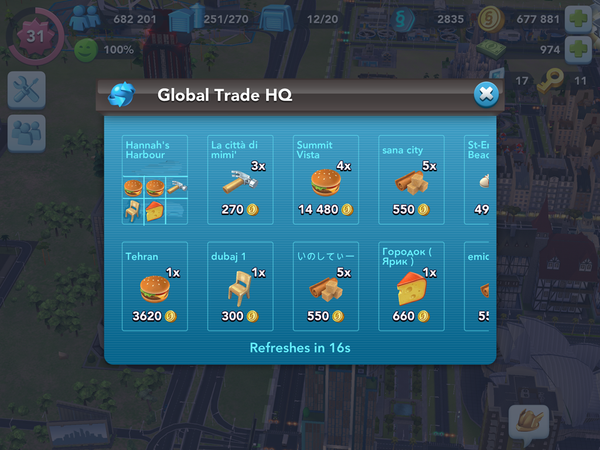Open the friends social button
600x450 pixels.
click(x=24, y=133)
